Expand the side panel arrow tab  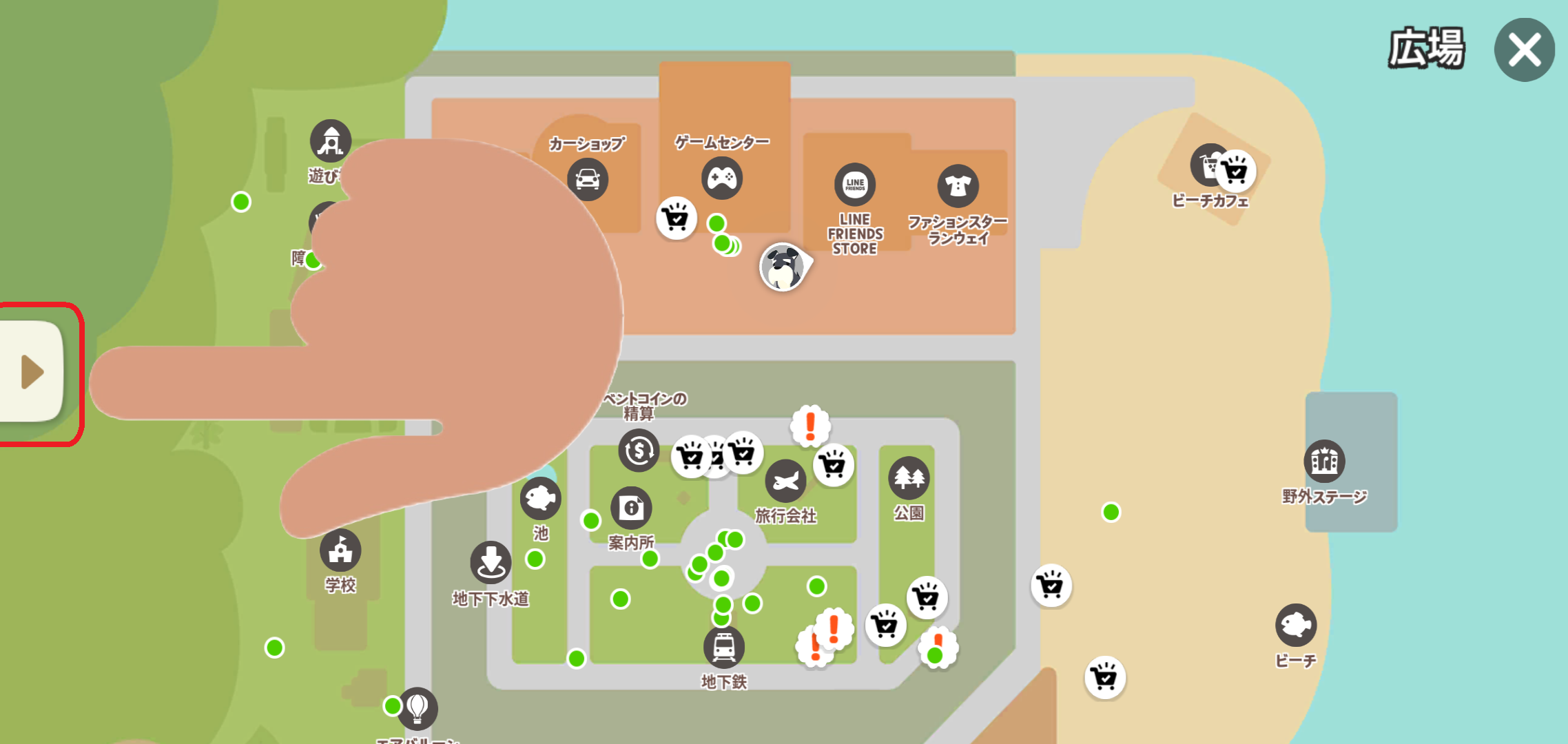click(32, 371)
